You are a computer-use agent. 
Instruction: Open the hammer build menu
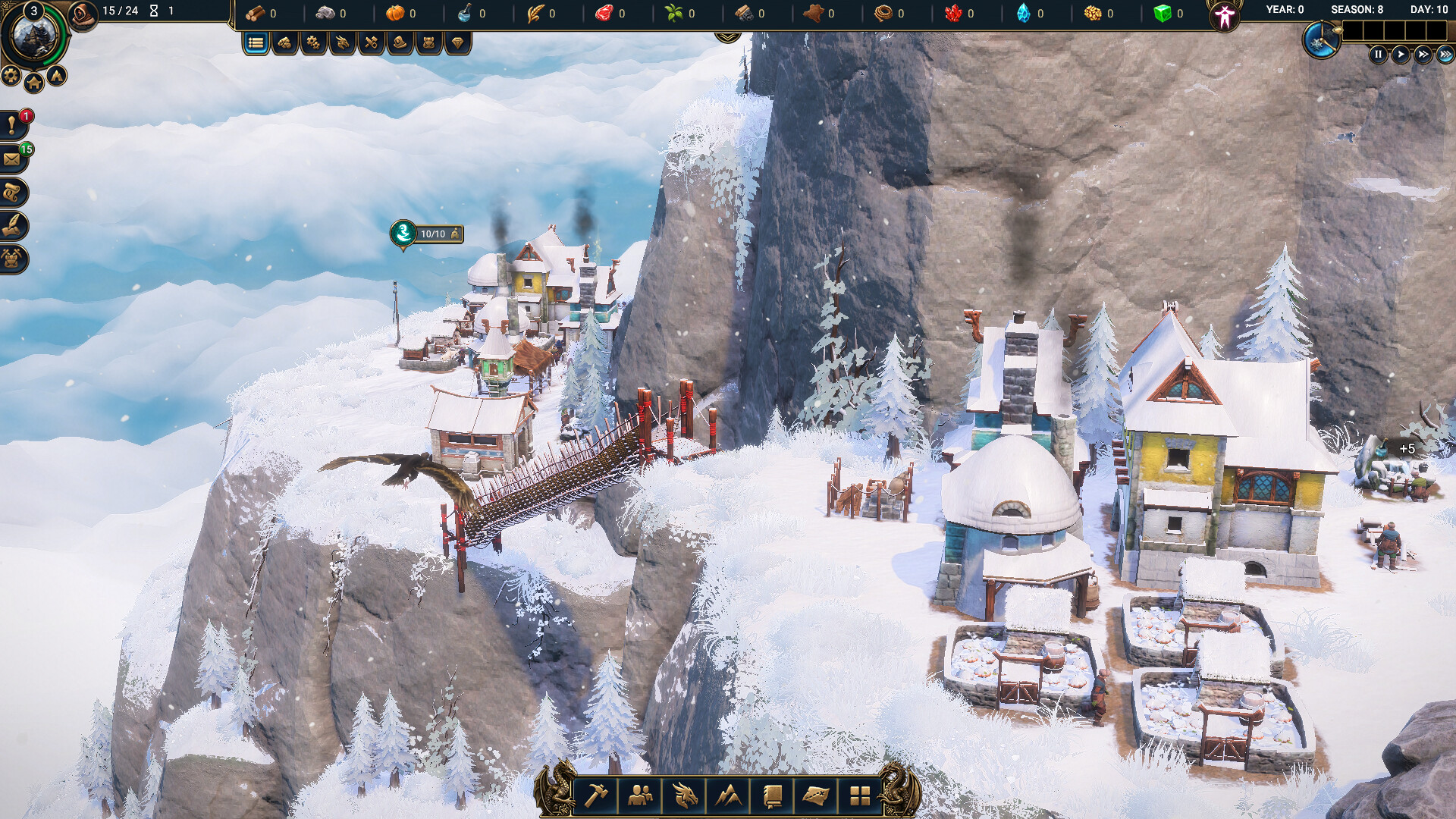[597, 795]
